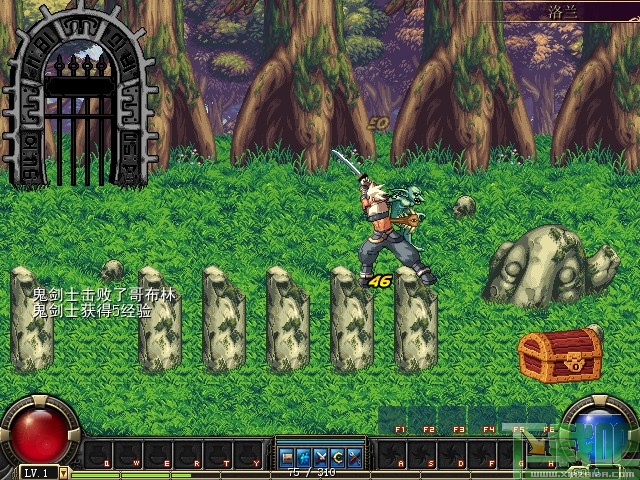Screen dimensions: 640x480
Task: Select the skill slot labeled A
Action: click(394, 456)
